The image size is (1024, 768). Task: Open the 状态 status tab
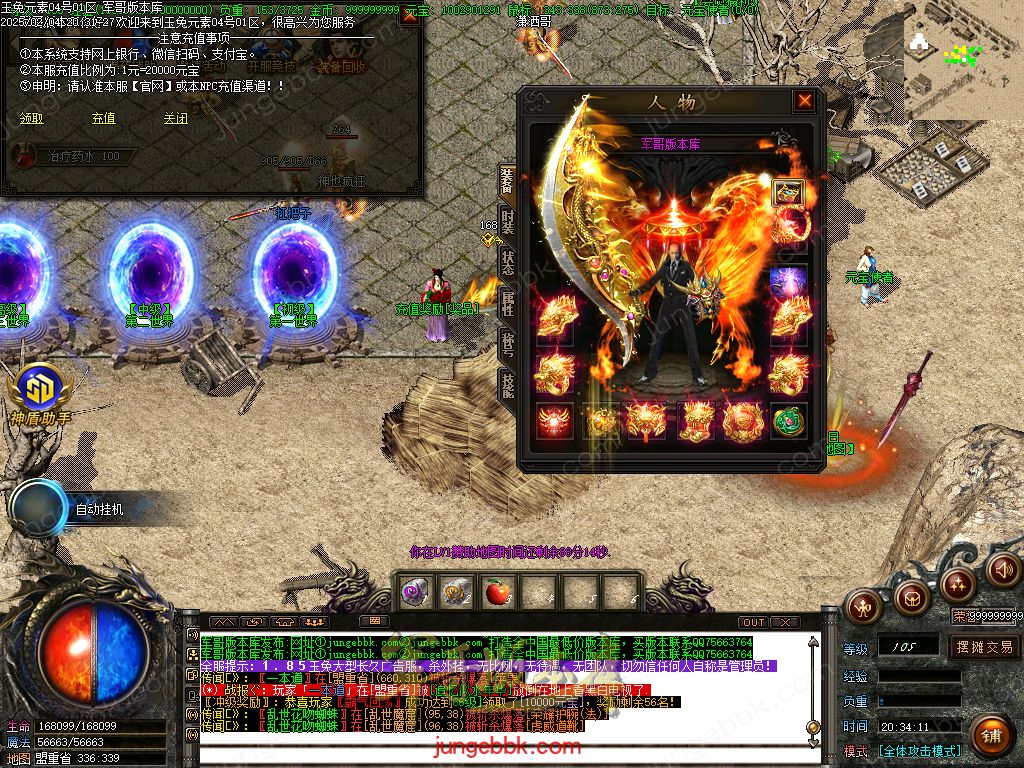[x=508, y=260]
